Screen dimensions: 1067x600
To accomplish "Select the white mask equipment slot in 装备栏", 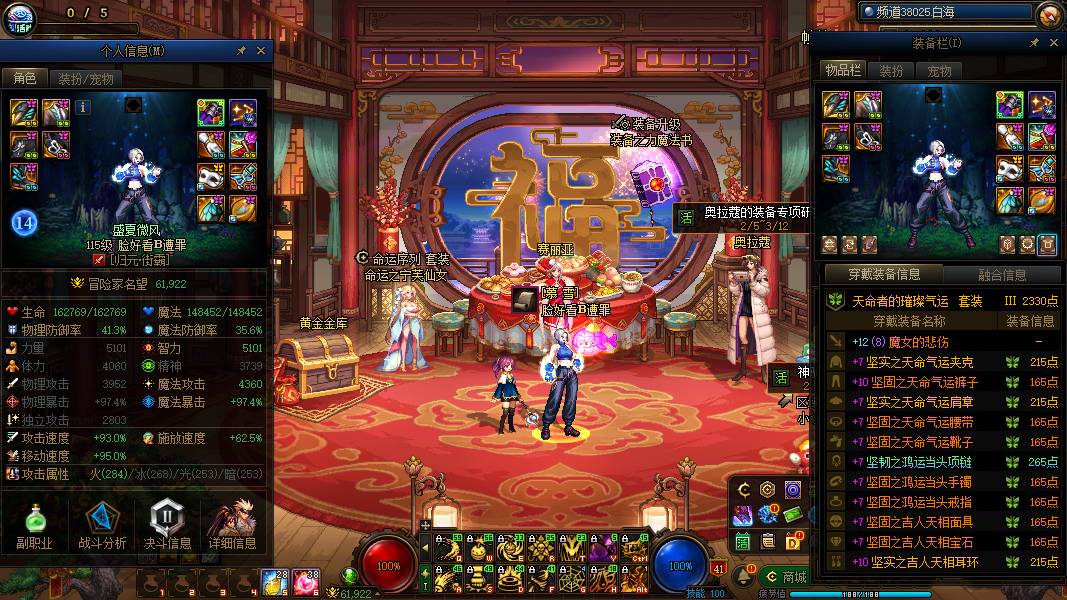I will [1008, 170].
